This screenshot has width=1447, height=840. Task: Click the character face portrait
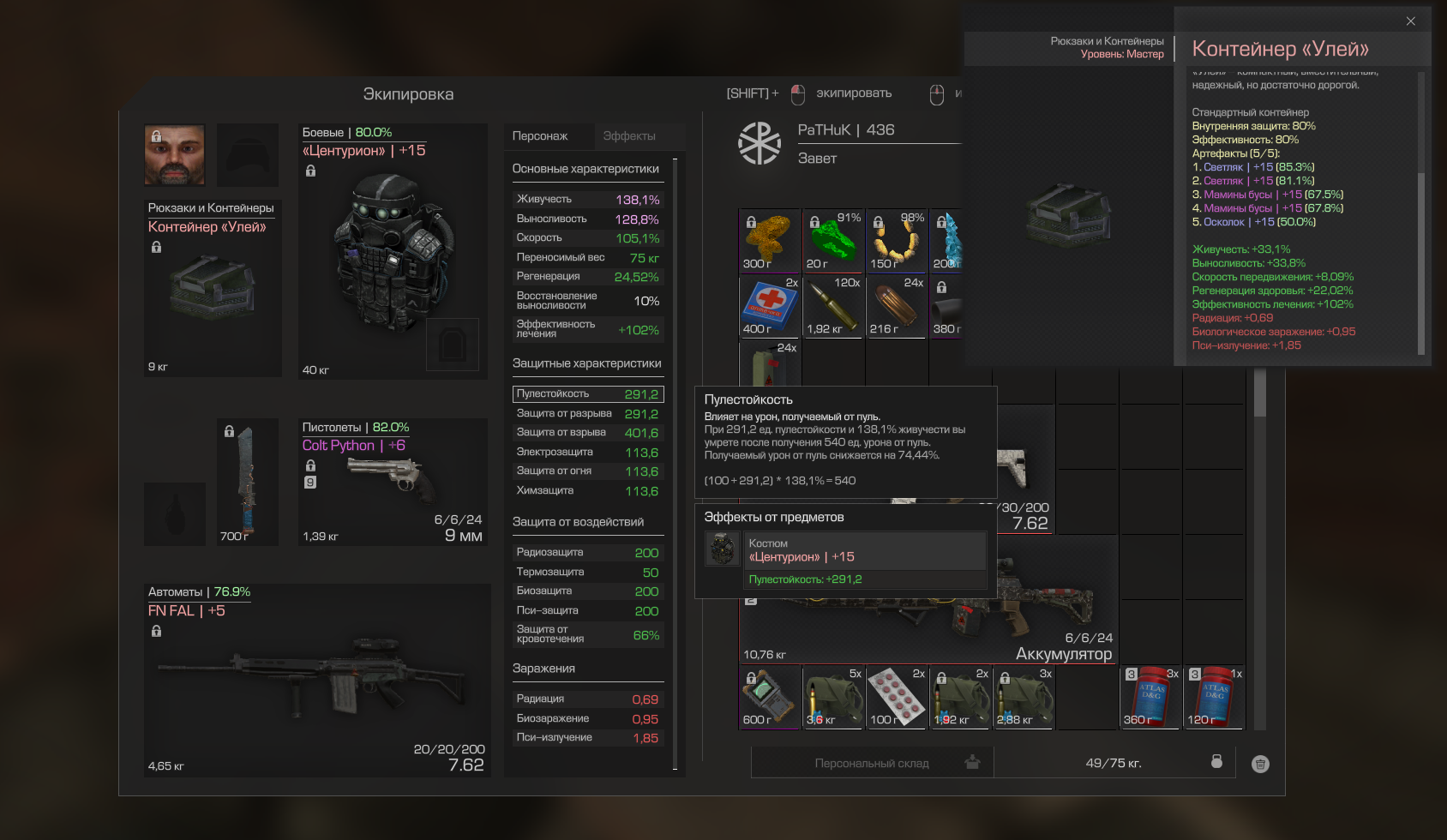175,155
